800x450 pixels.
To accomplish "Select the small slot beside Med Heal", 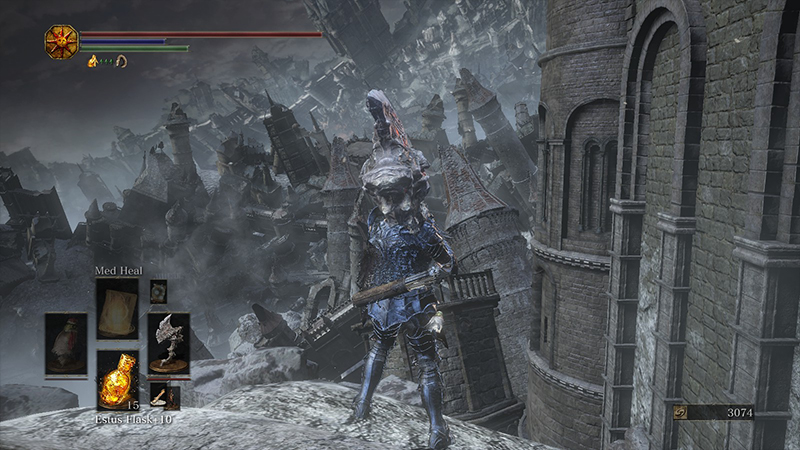I will tap(158, 291).
